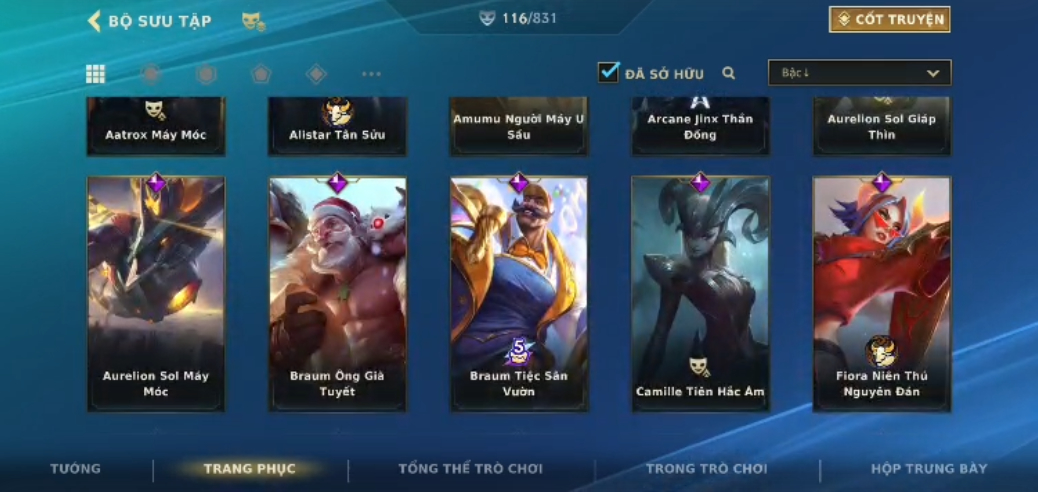1038x492 pixels.
Task: Click the three-dot more filters icon
Action: 371,74
